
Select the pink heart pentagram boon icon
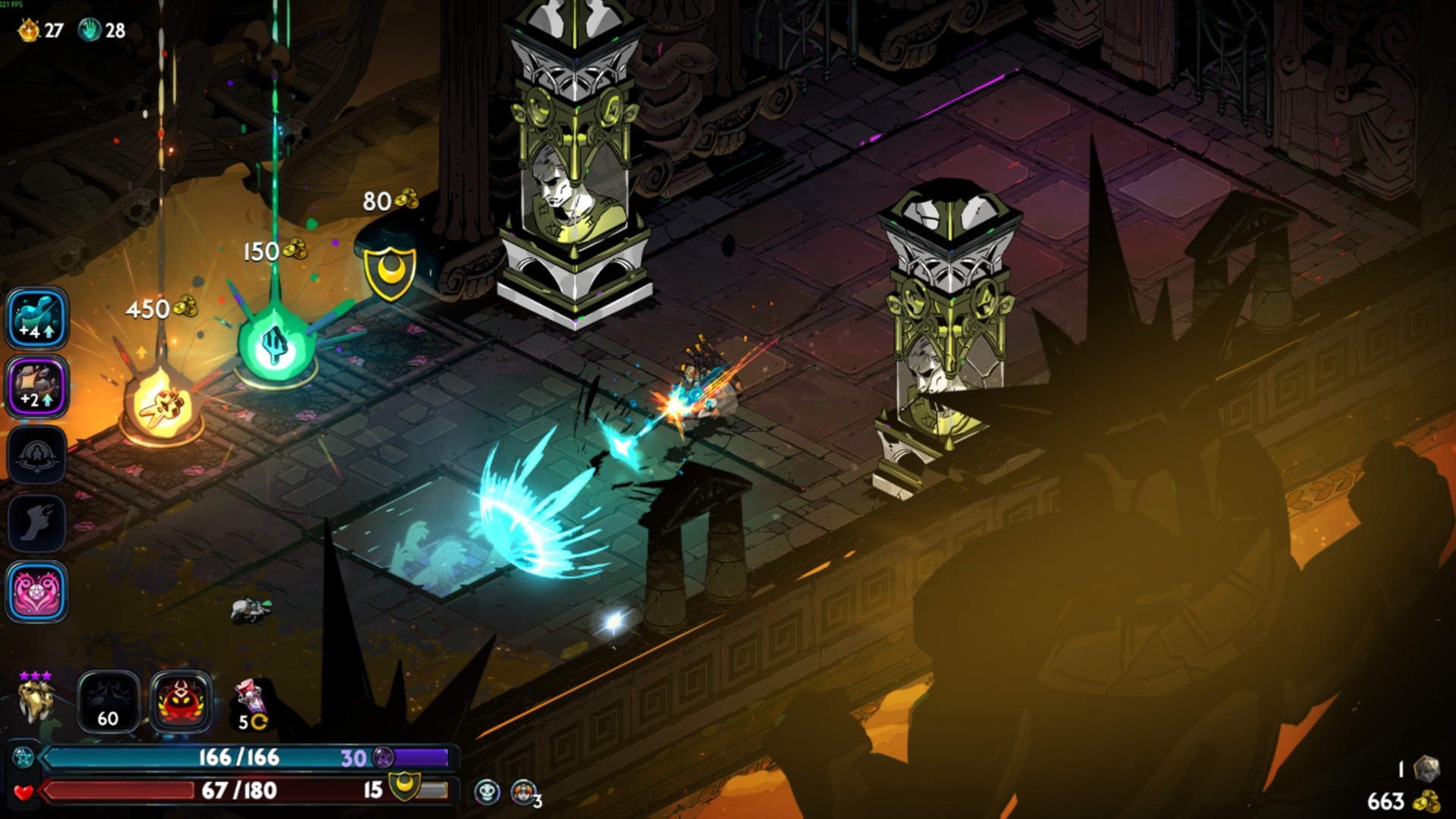click(37, 591)
